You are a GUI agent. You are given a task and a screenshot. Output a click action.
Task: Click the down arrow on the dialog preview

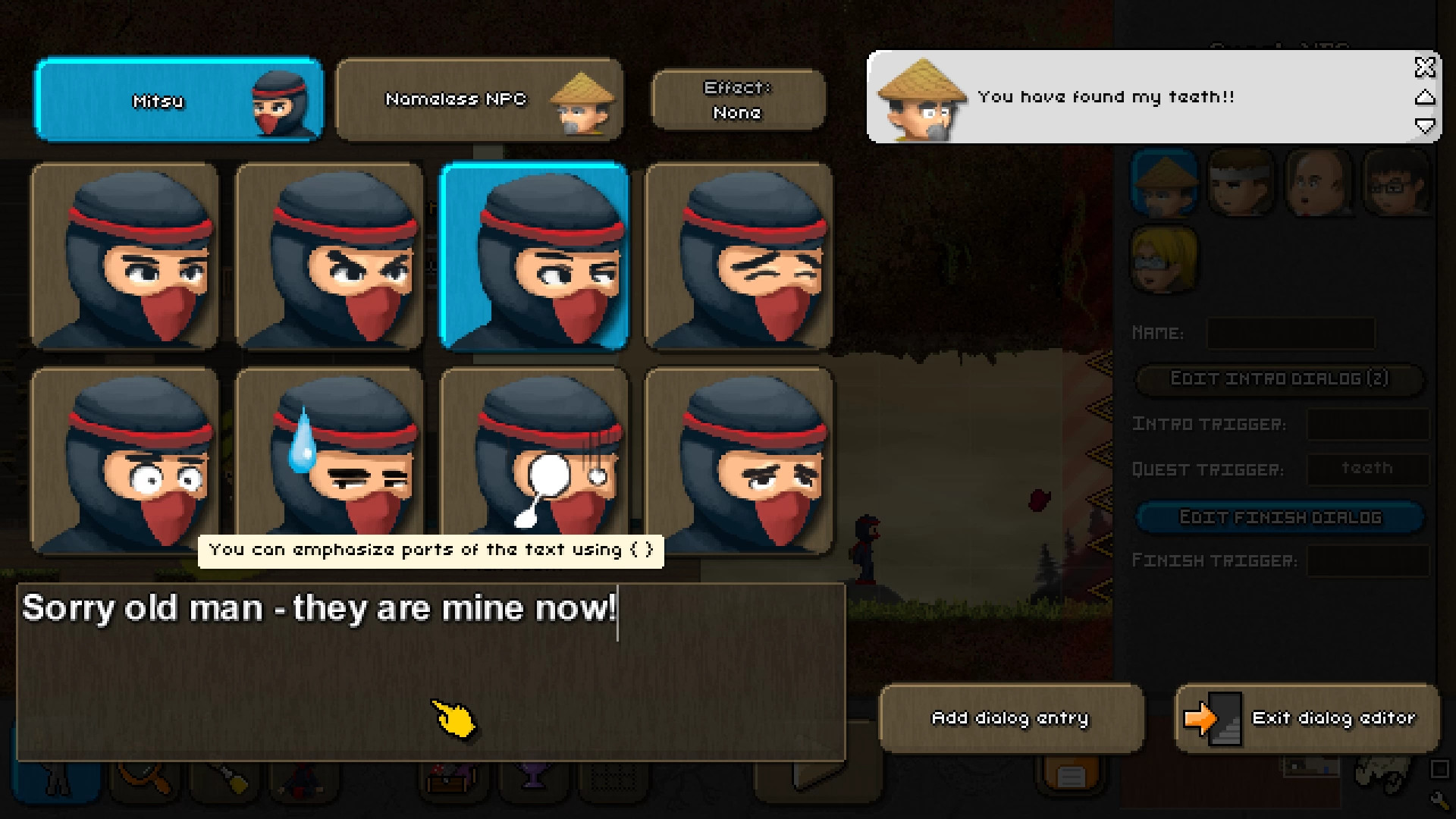pyautogui.click(x=1426, y=127)
